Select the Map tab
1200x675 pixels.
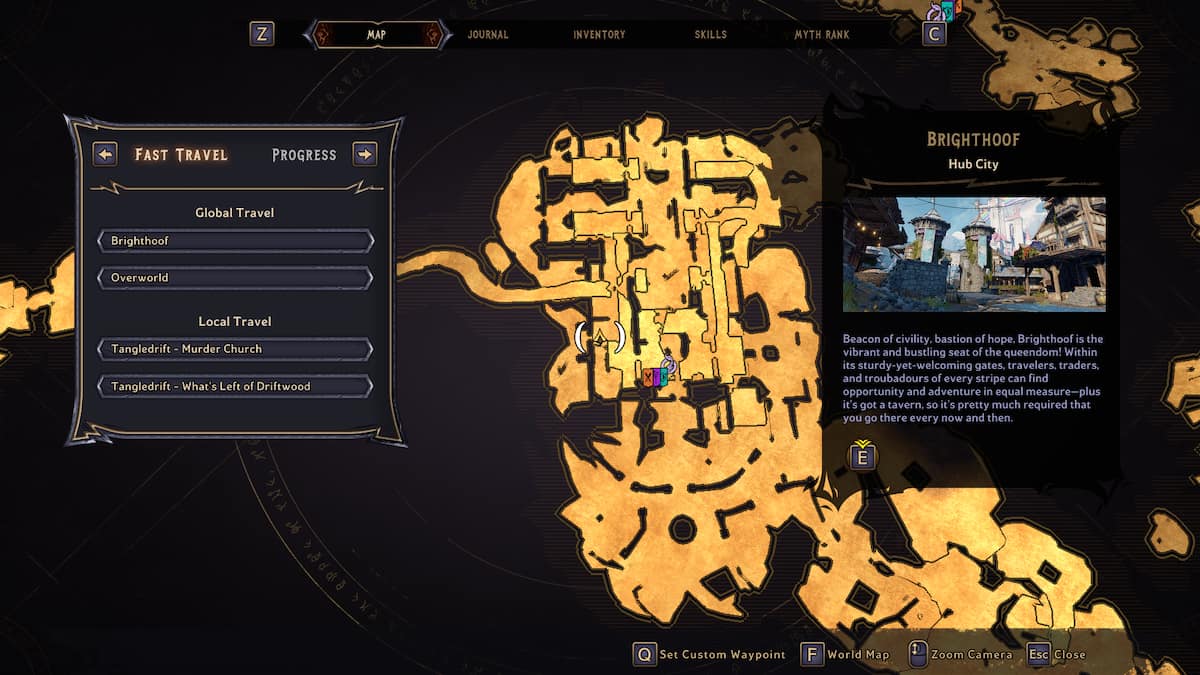coord(376,35)
